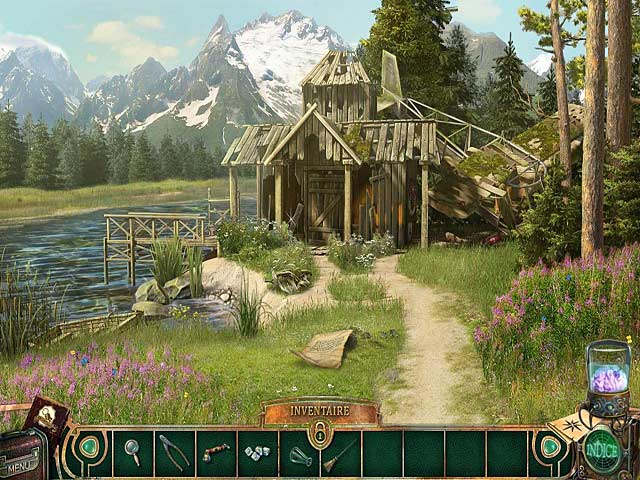The width and height of the screenshot is (640, 480).
Task: Select the magnifying glass inventory item
Action: tap(132, 452)
